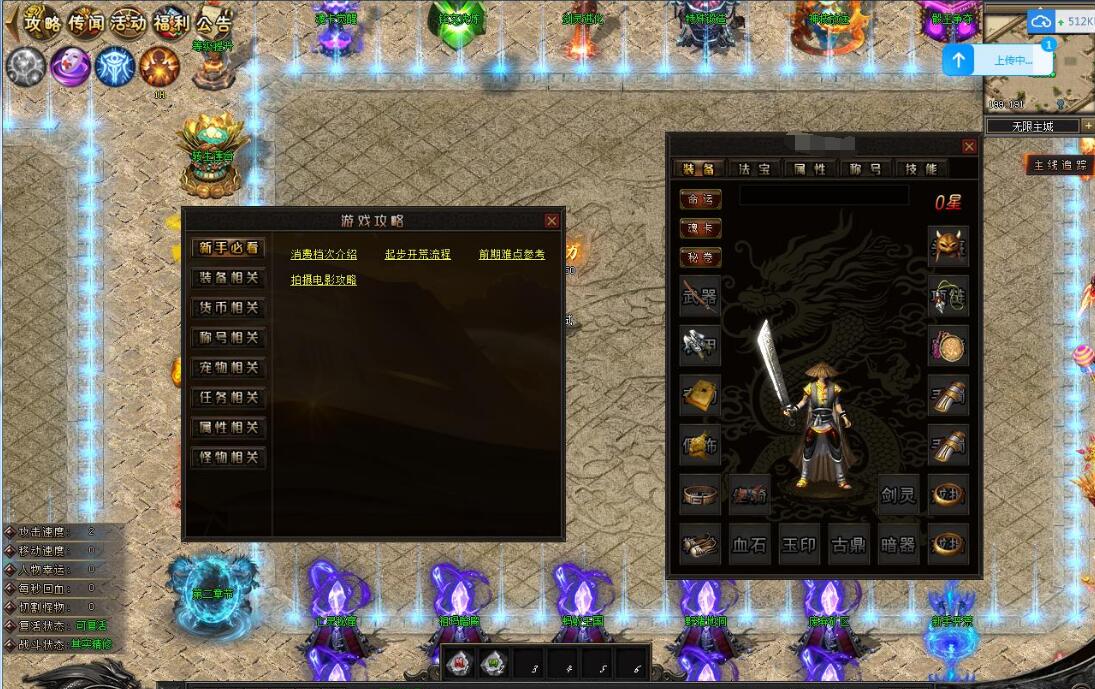Image resolution: width=1095 pixels, height=689 pixels.
Task: Click the blue upload arrow overlay button
Action: point(959,60)
